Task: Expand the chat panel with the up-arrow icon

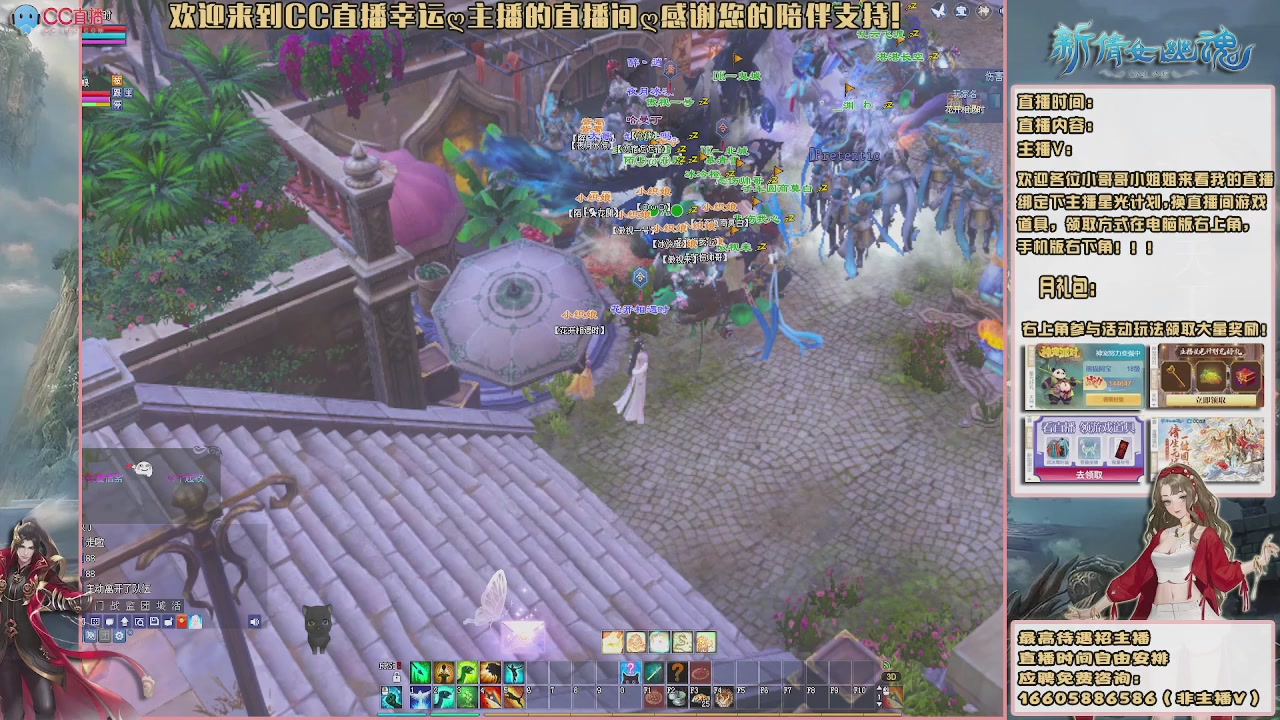Action: click(x=124, y=621)
